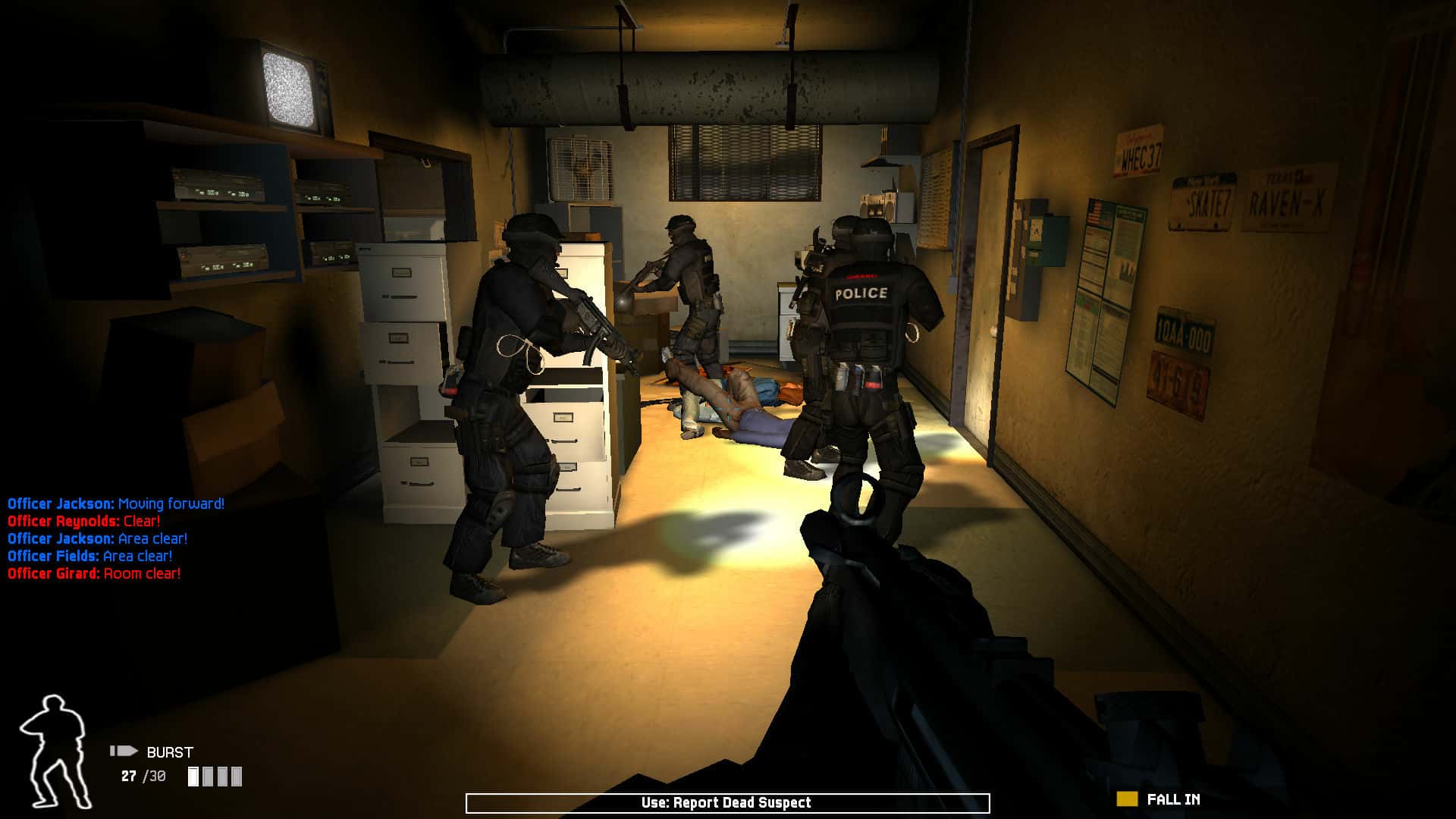Viewport: 1456px width, 819px height.
Task: Click Officer Reynolds' chat message icon
Action: click(x=63, y=519)
